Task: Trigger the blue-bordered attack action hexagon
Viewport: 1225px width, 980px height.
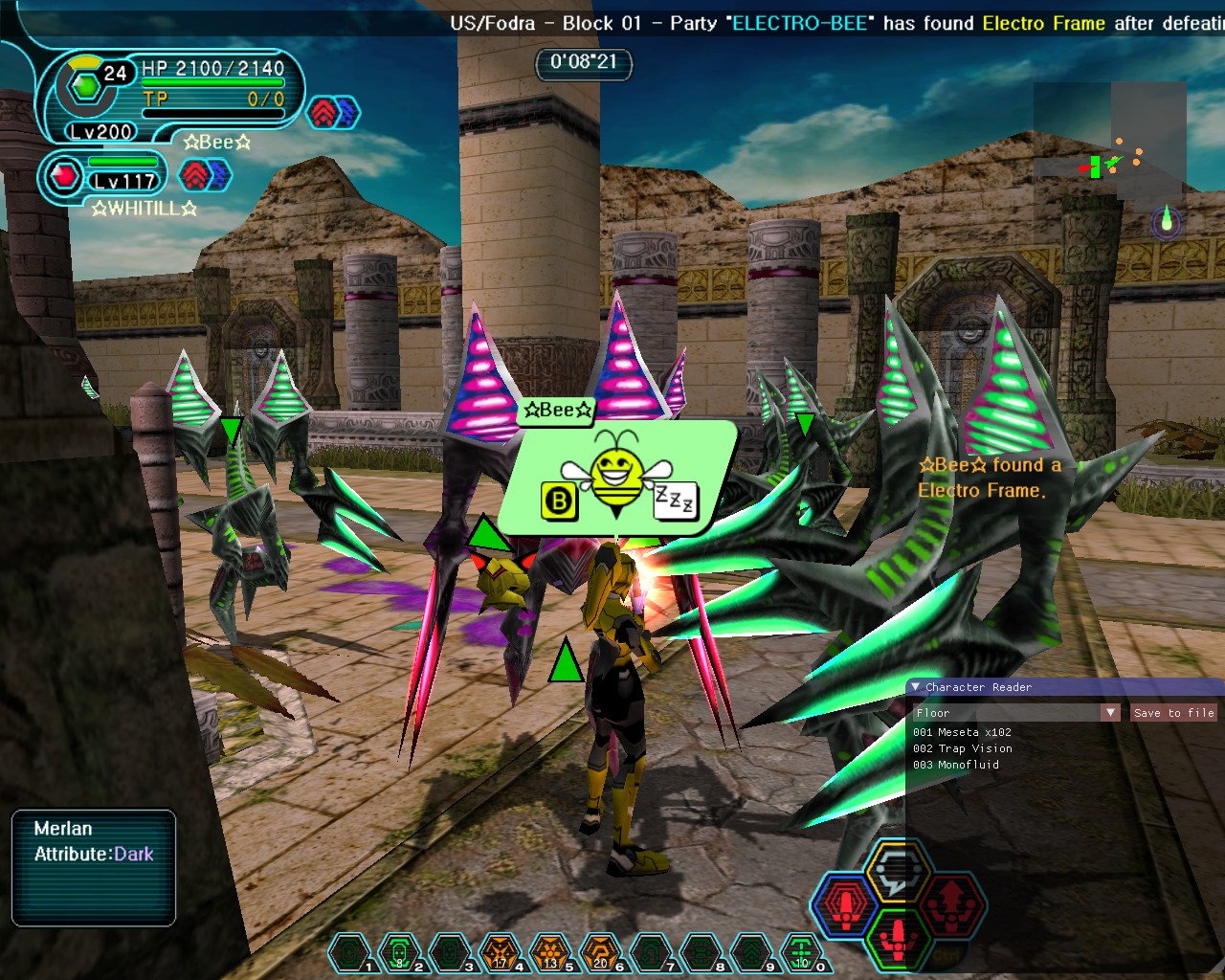Action: 846,905
